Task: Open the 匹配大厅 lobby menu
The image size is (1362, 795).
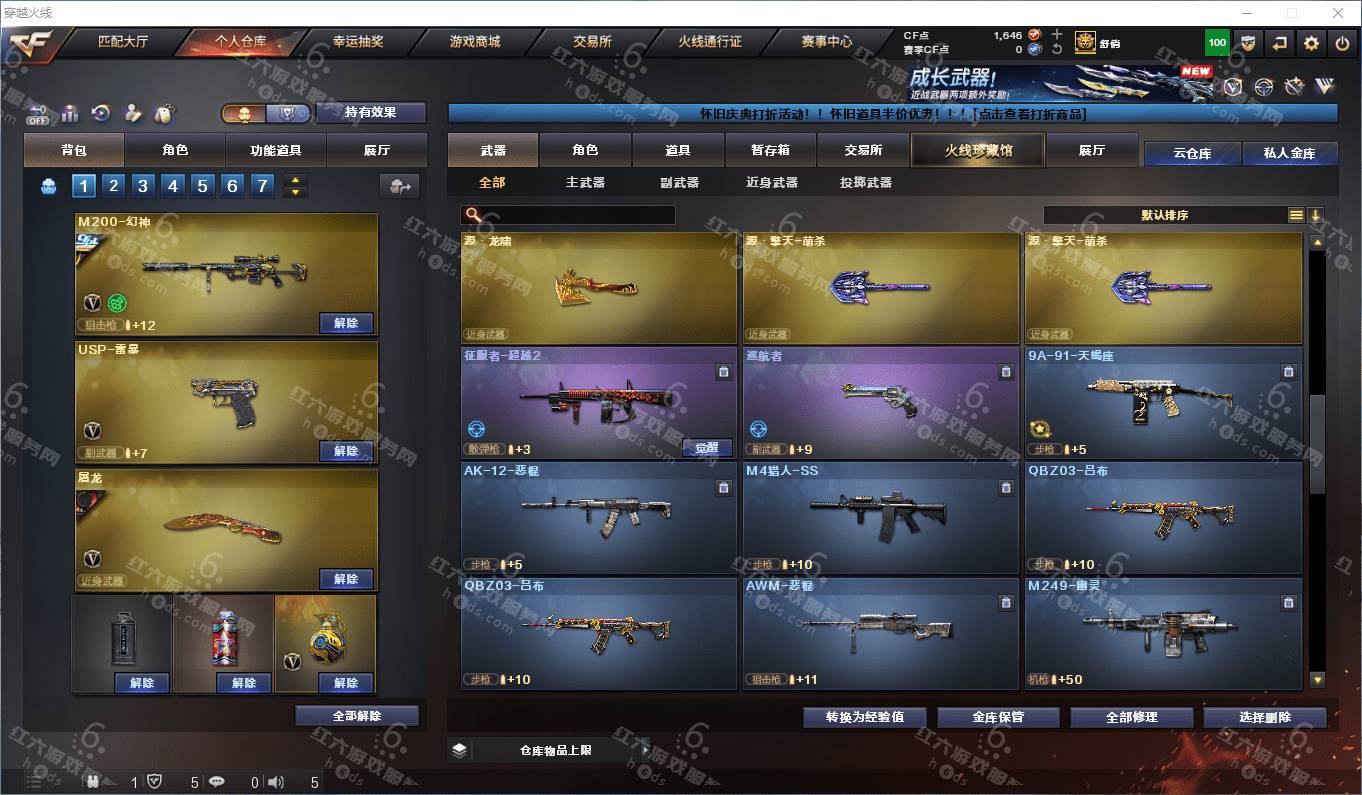Action: click(123, 42)
